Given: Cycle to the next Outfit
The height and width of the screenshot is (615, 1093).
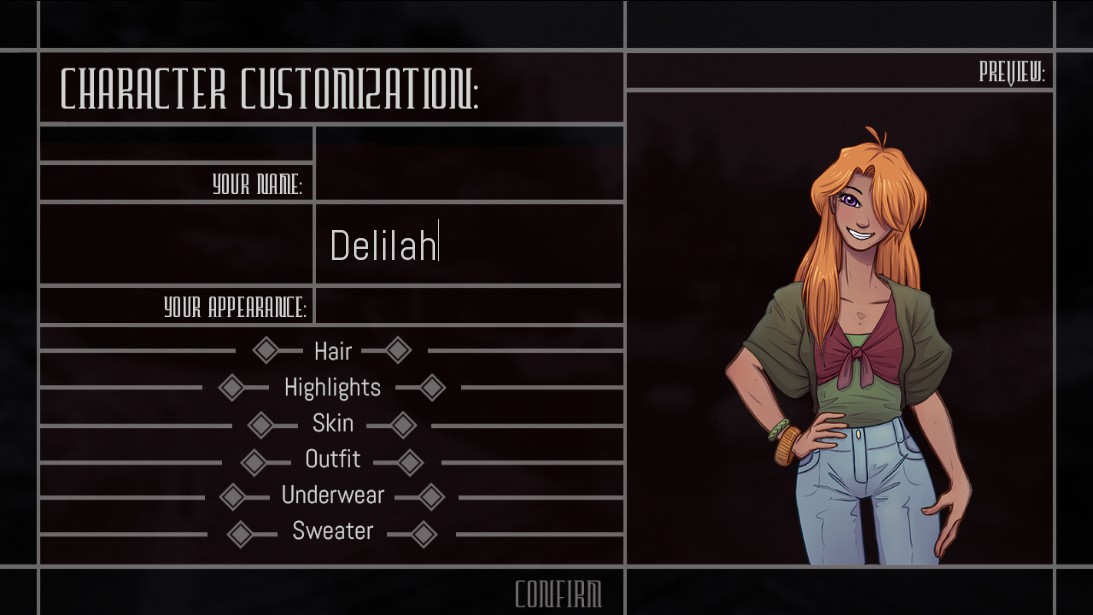Looking at the screenshot, I should pyautogui.click(x=410, y=461).
